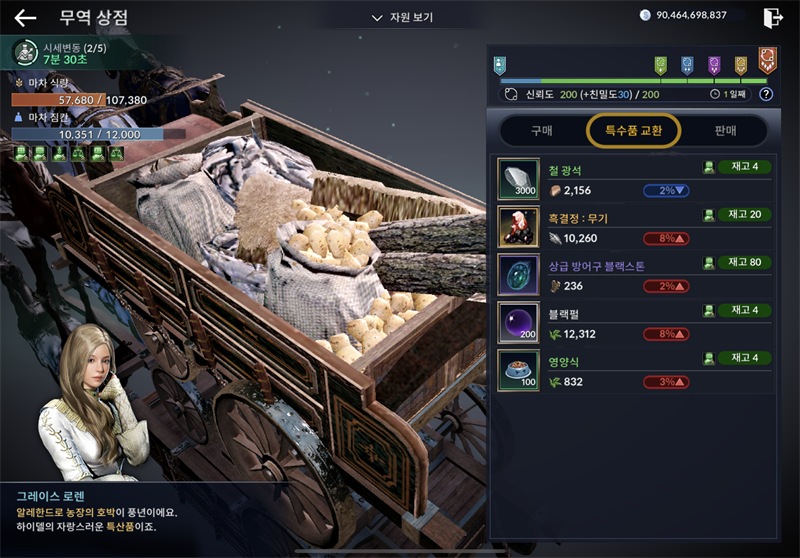This screenshot has height=558, width=800.
Task: Click the 블랙펄 purple orb icon
Action: coord(518,322)
